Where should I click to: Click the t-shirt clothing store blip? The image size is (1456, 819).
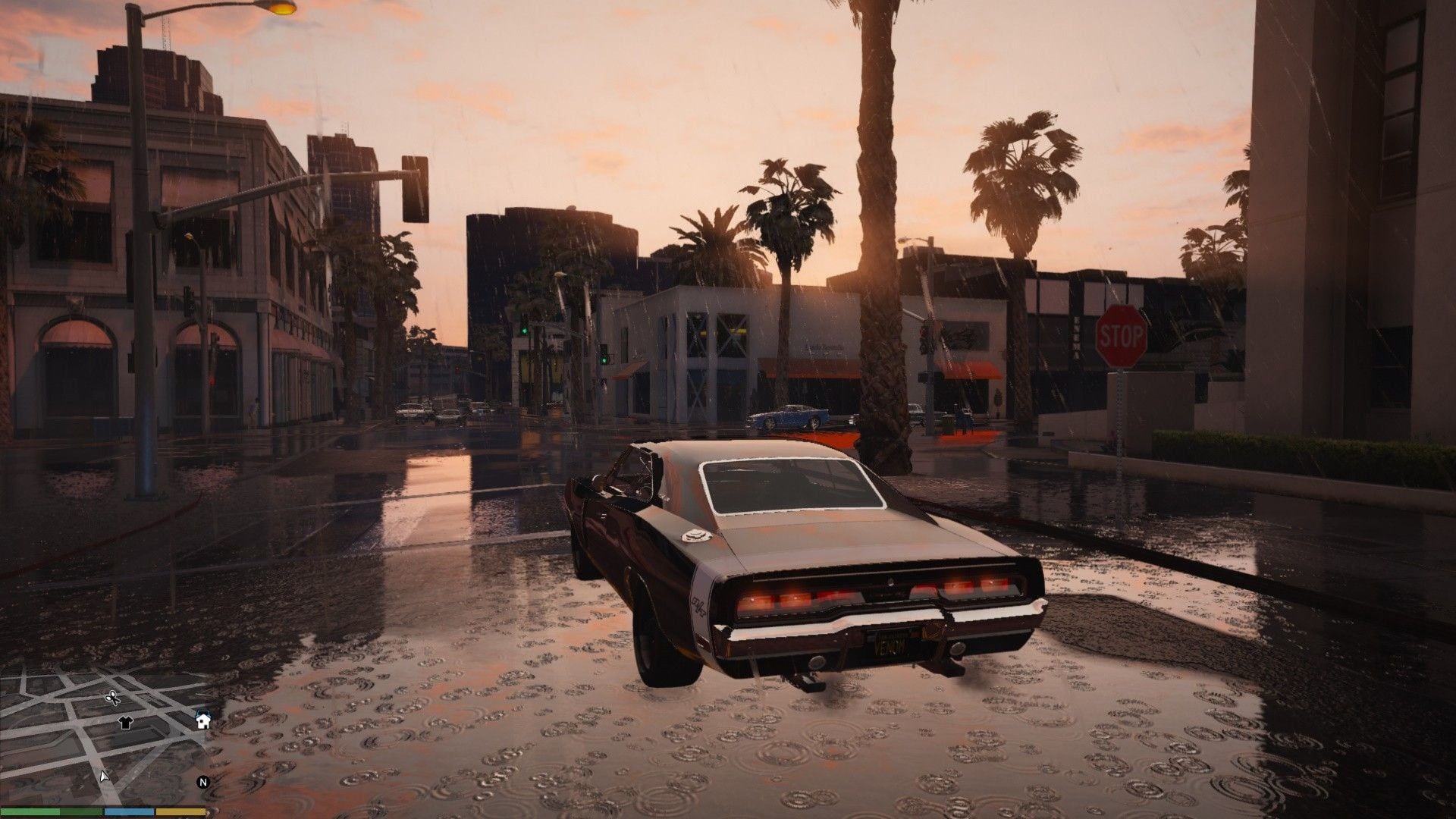click(x=126, y=723)
